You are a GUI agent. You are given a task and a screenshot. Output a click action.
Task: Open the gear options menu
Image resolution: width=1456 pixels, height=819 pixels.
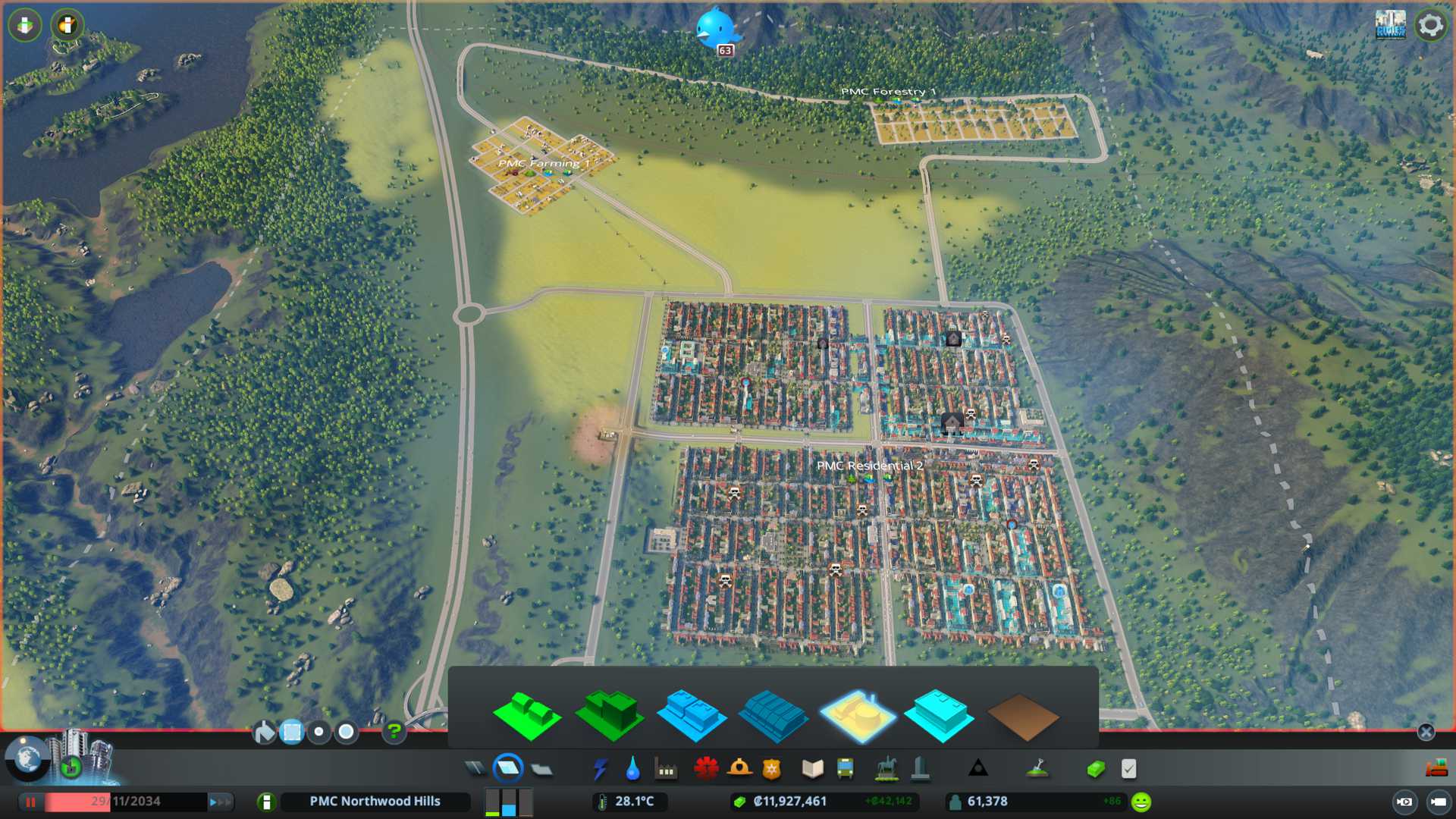pos(1430,25)
